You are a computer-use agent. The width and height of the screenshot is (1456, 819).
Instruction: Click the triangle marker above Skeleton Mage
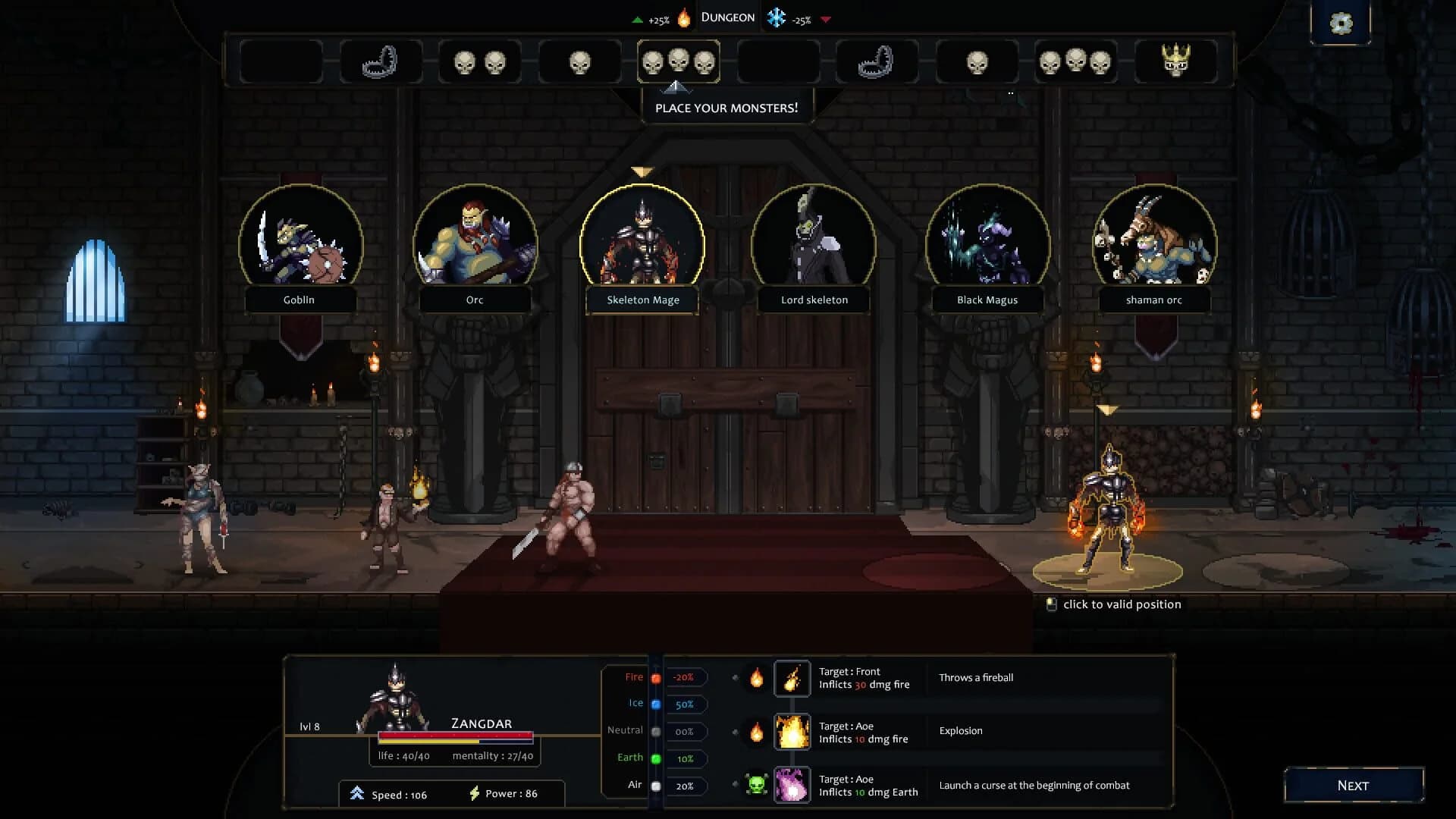(x=642, y=172)
